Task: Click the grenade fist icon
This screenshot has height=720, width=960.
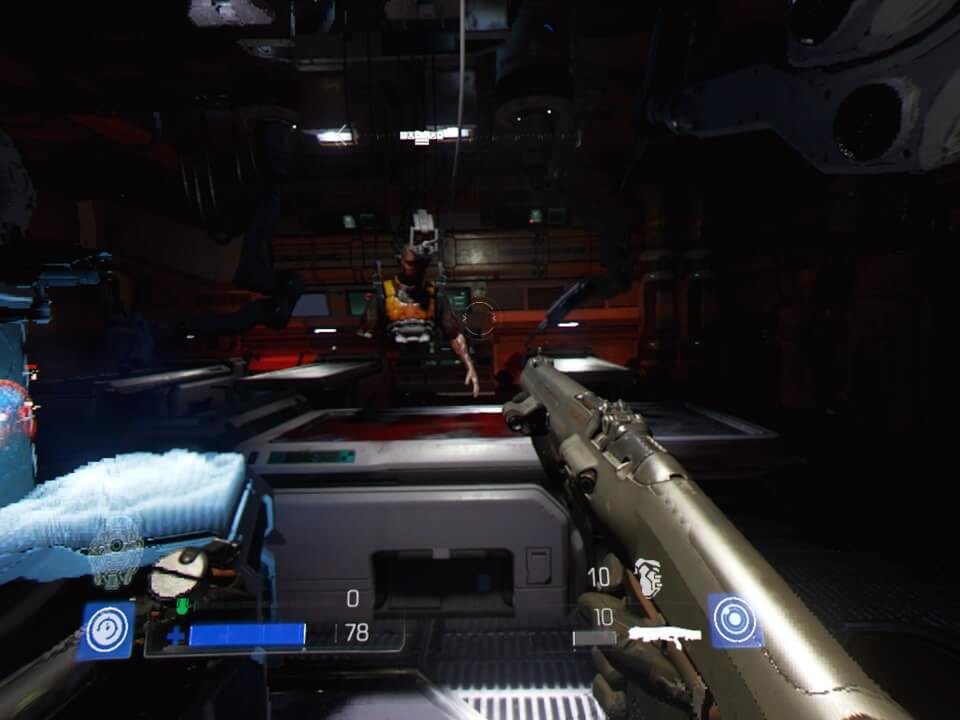Action: [648, 578]
